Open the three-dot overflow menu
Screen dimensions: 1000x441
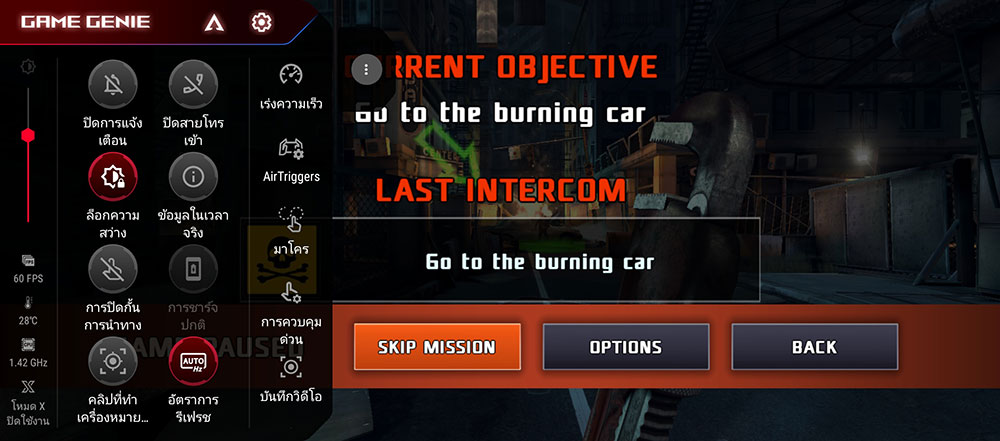click(367, 69)
